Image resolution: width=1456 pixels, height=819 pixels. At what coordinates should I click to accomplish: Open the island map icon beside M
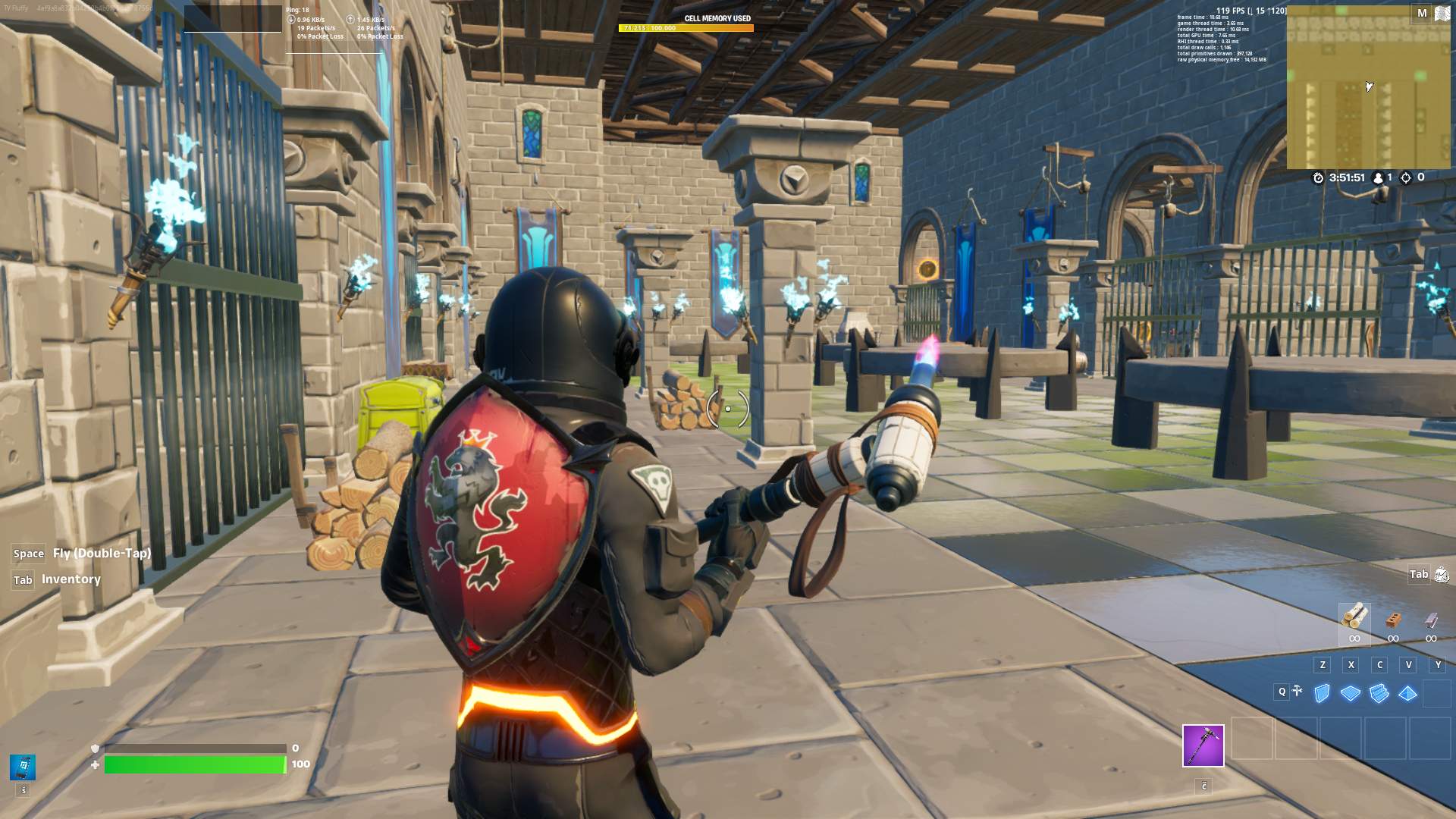pos(1442,14)
